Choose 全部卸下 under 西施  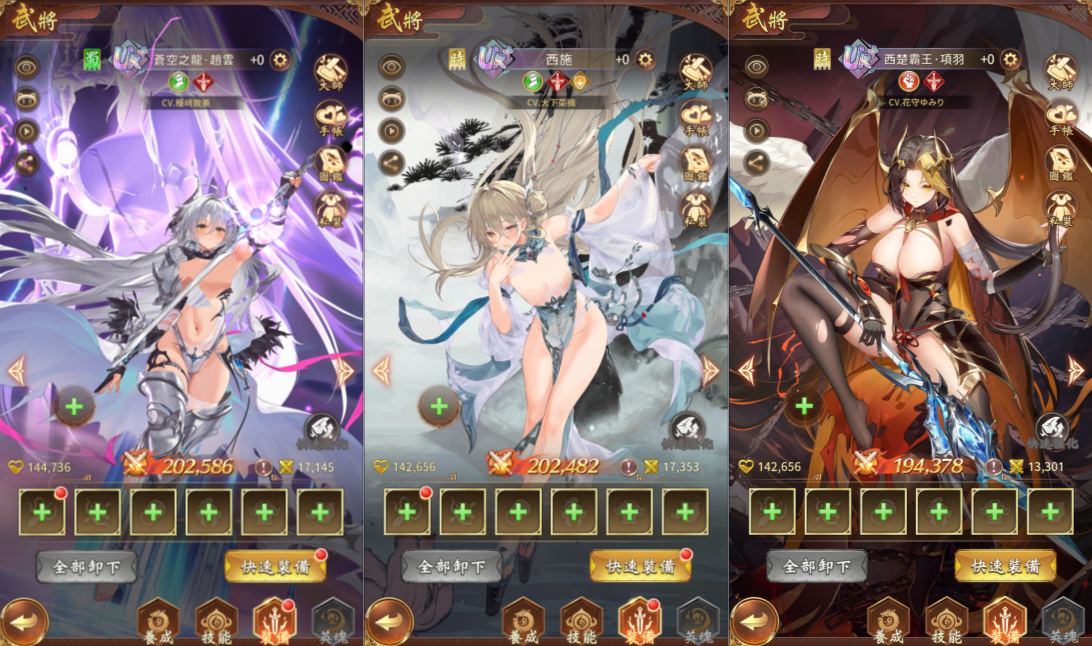tap(452, 566)
